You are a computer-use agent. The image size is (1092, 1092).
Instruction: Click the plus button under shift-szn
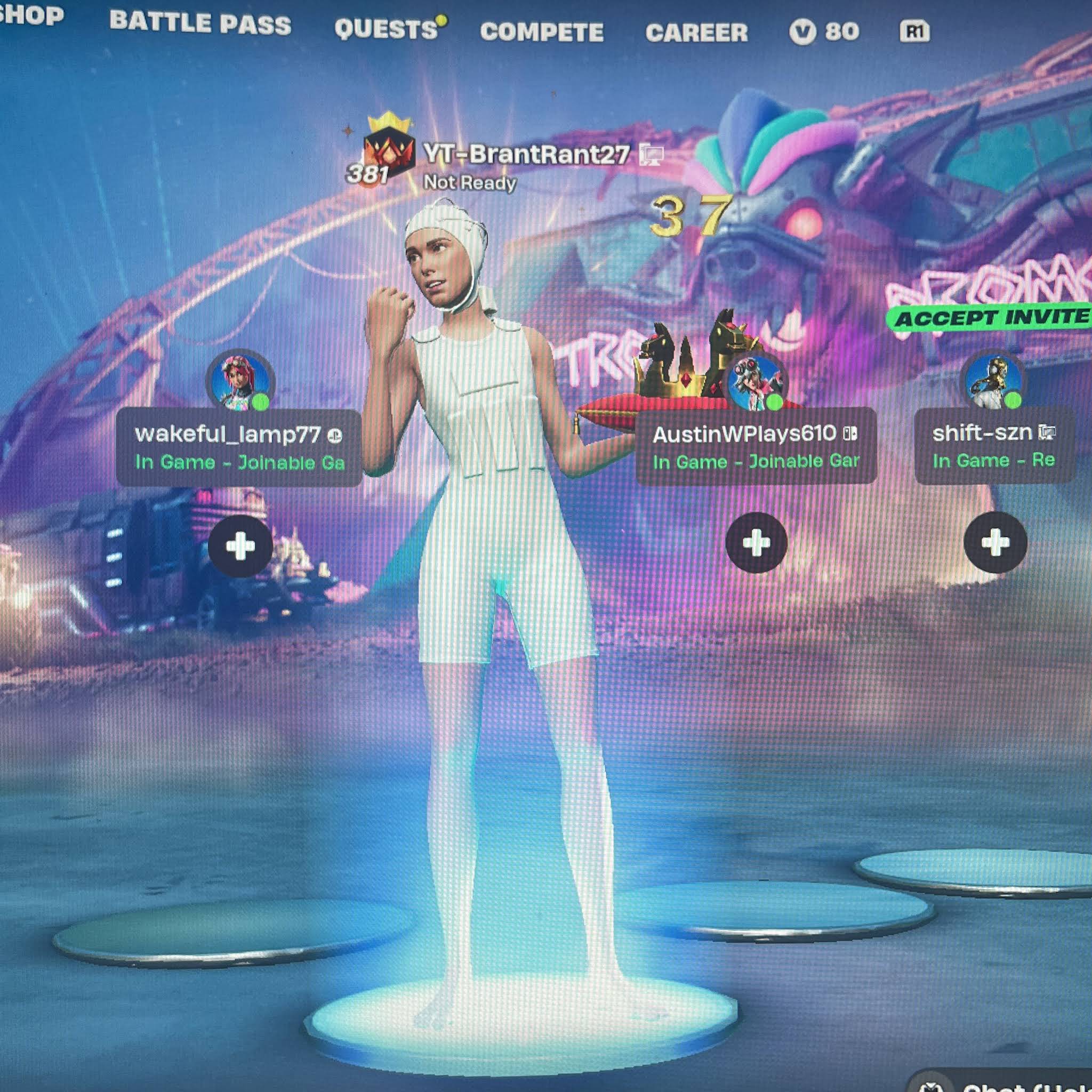click(x=995, y=542)
